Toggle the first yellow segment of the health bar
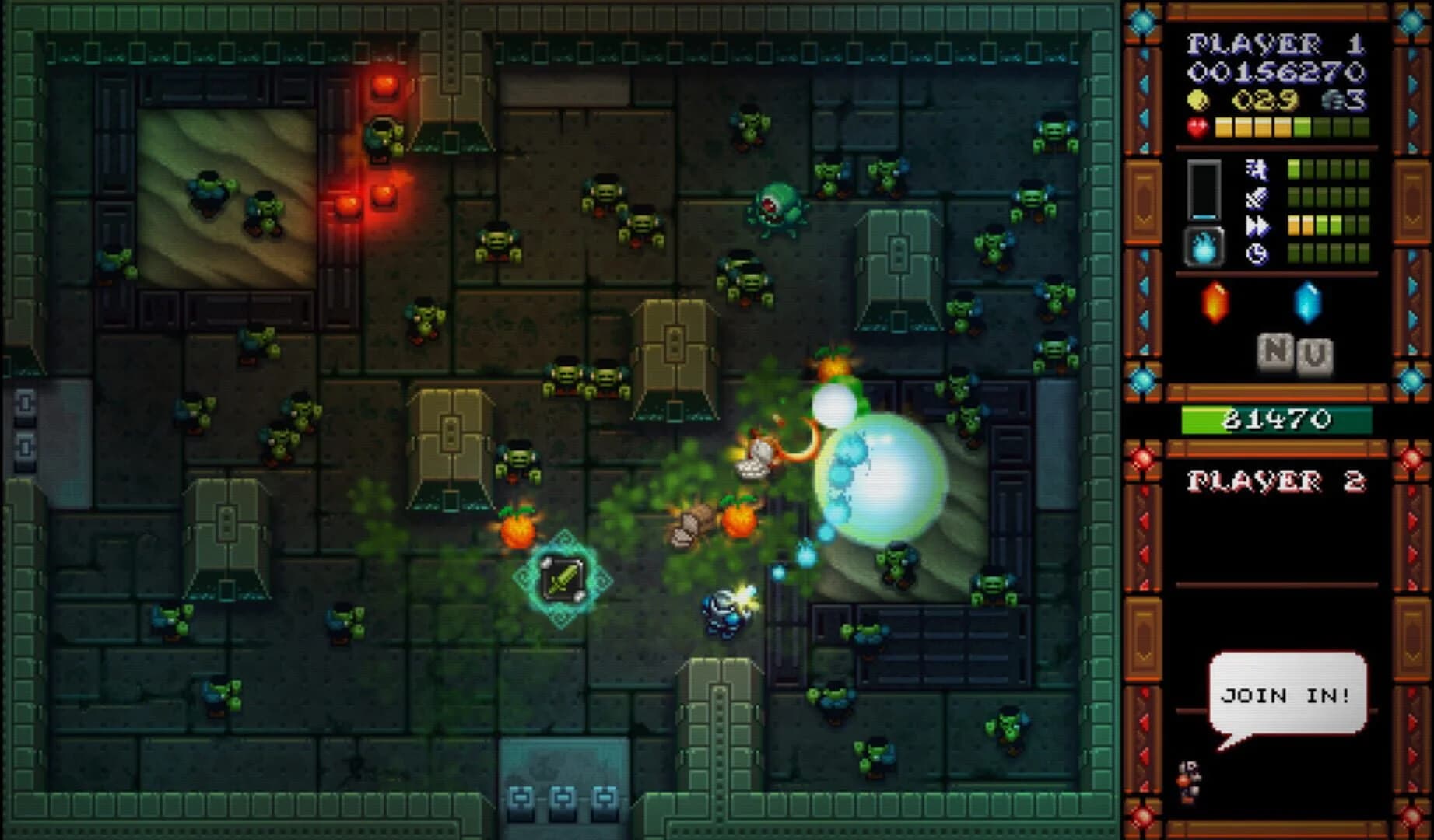The width and height of the screenshot is (1434, 840). 1223,126
